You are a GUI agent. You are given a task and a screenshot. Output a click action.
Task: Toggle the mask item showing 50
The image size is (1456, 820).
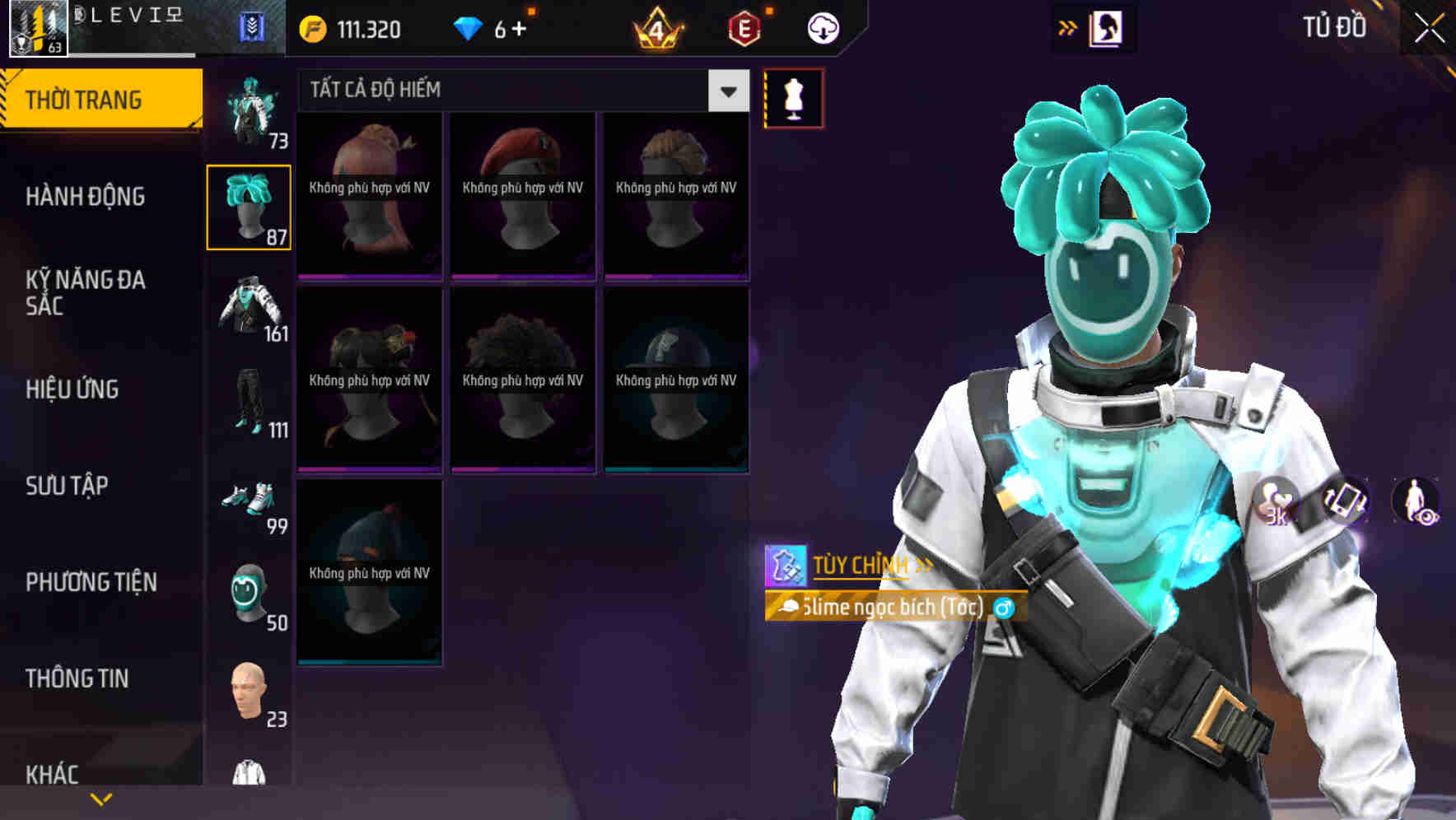point(250,589)
